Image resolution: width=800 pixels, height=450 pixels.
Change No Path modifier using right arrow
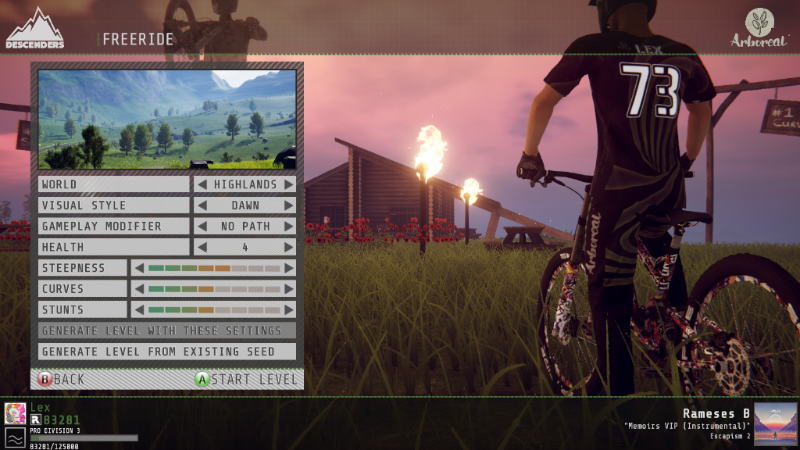[289, 226]
